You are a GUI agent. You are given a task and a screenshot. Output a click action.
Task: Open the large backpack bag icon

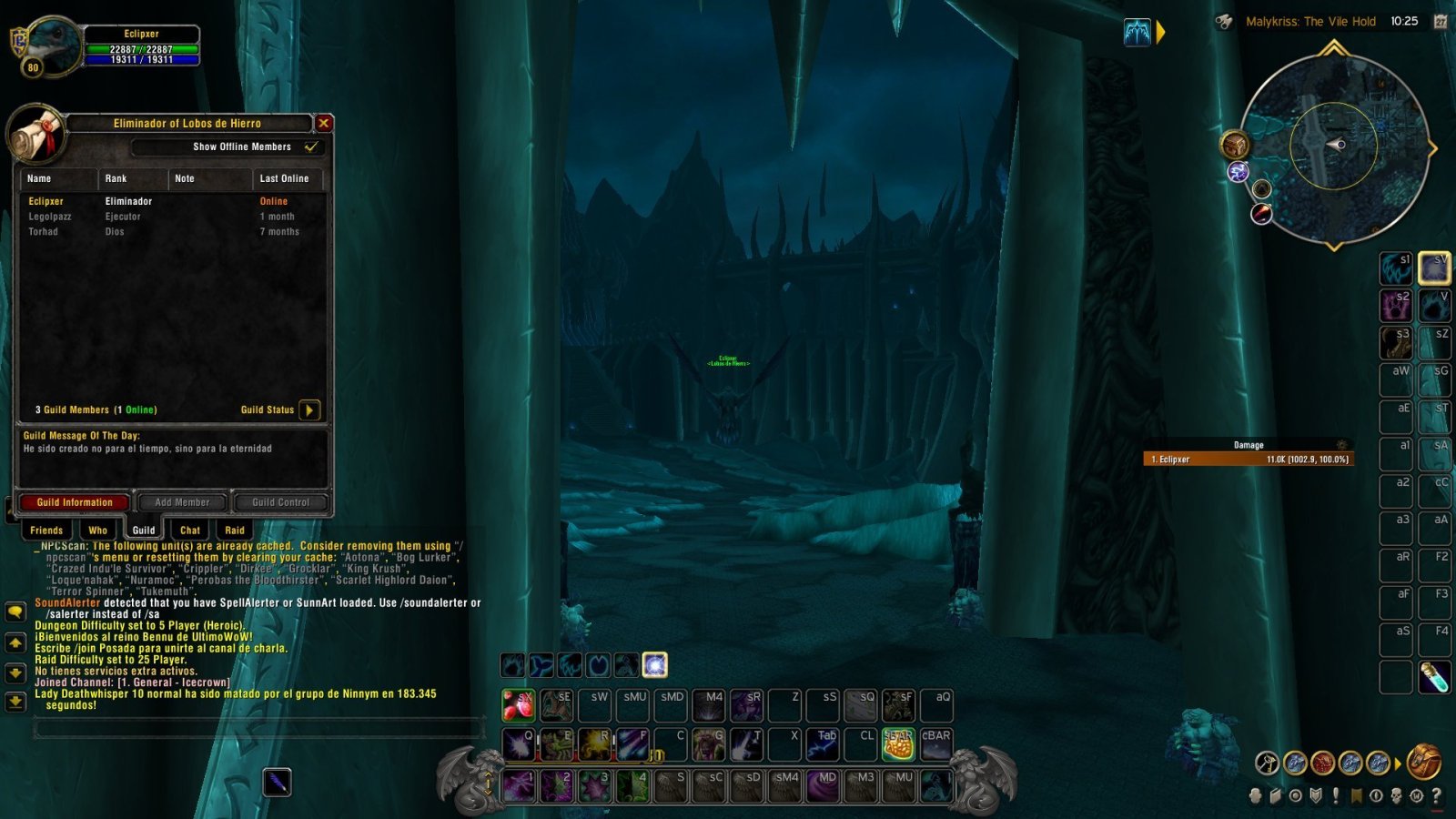click(1422, 763)
